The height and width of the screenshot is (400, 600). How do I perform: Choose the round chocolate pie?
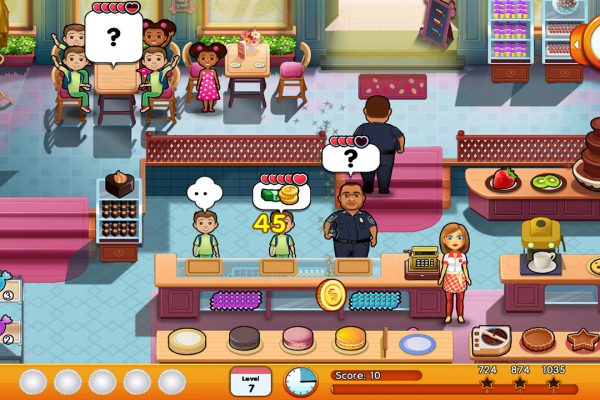pos(537,341)
